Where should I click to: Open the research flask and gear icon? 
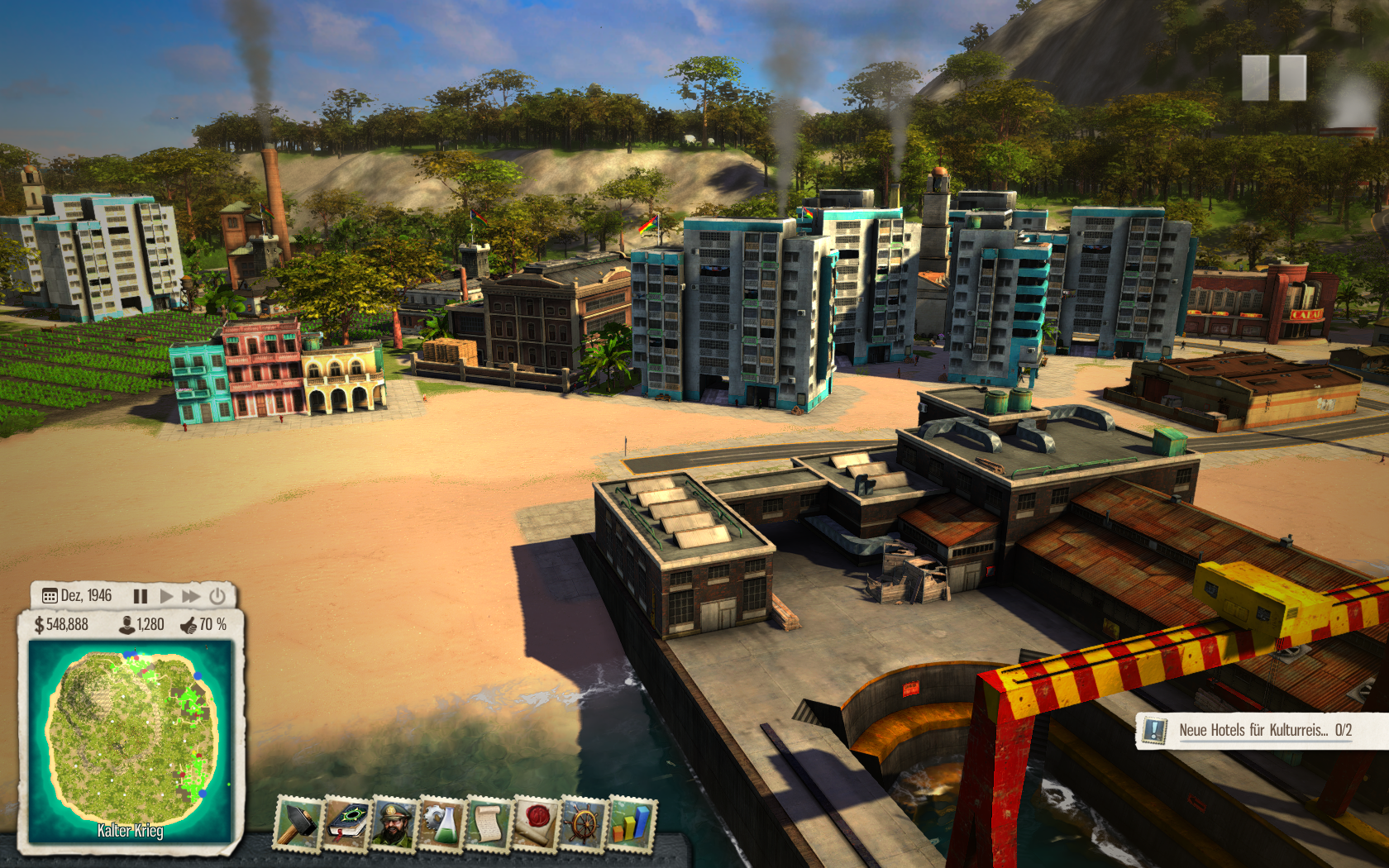click(442, 823)
